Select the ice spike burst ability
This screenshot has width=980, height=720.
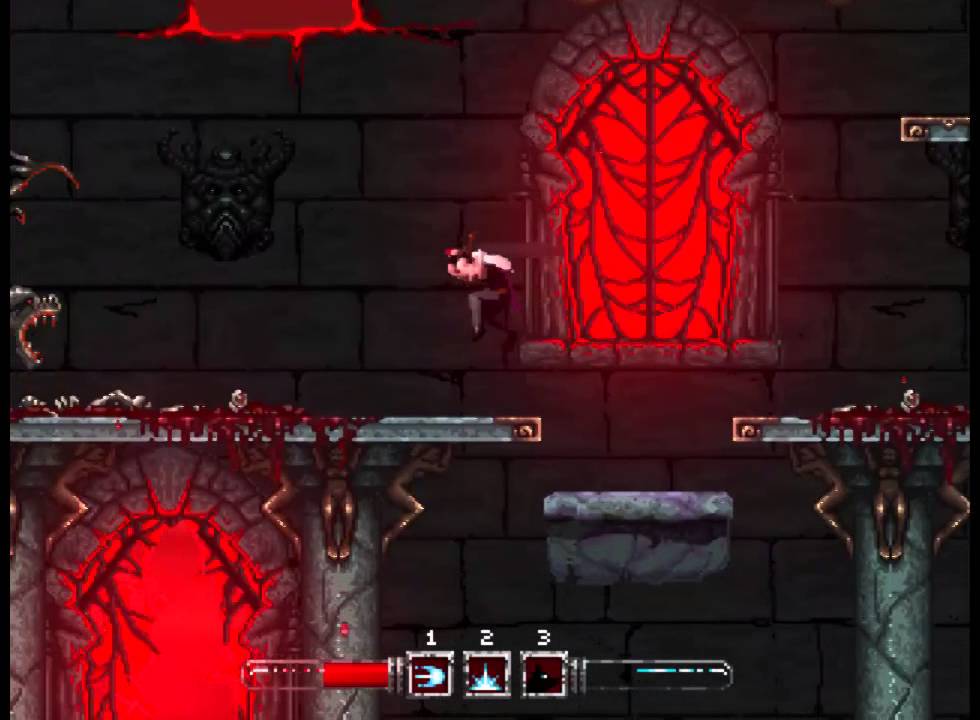tap(487, 675)
